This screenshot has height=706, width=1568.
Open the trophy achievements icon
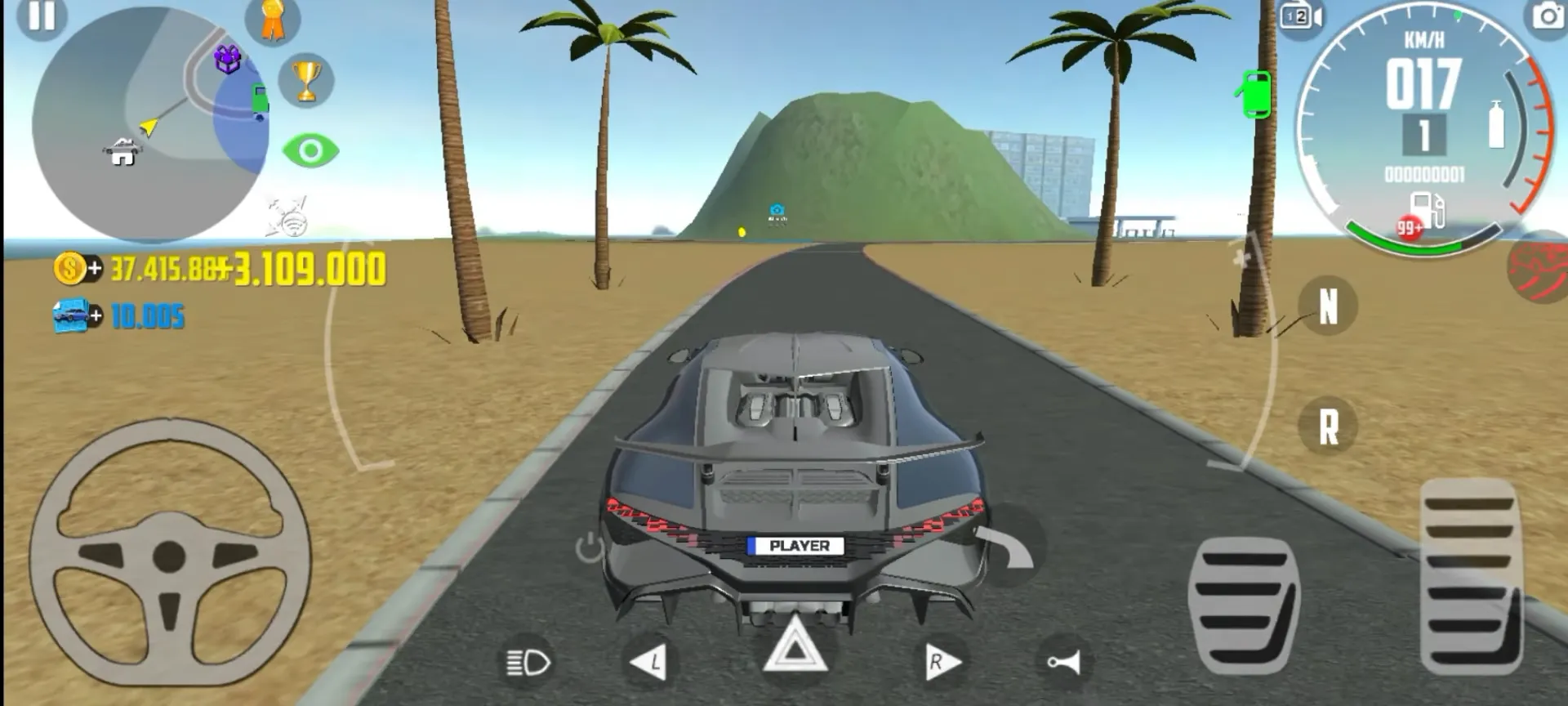(x=306, y=82)
